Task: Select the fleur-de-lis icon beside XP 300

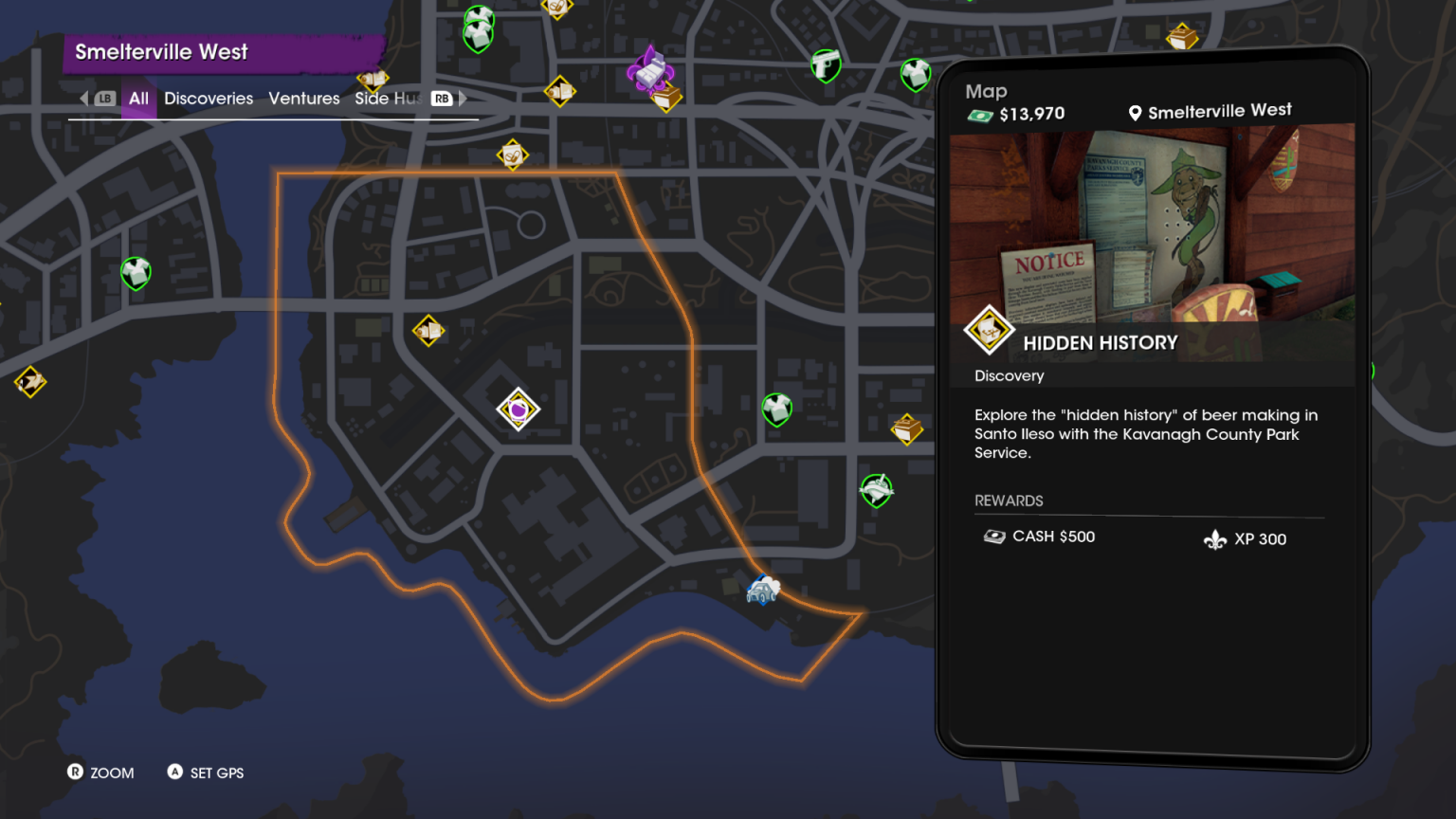Action: [x=1216, y=537]
